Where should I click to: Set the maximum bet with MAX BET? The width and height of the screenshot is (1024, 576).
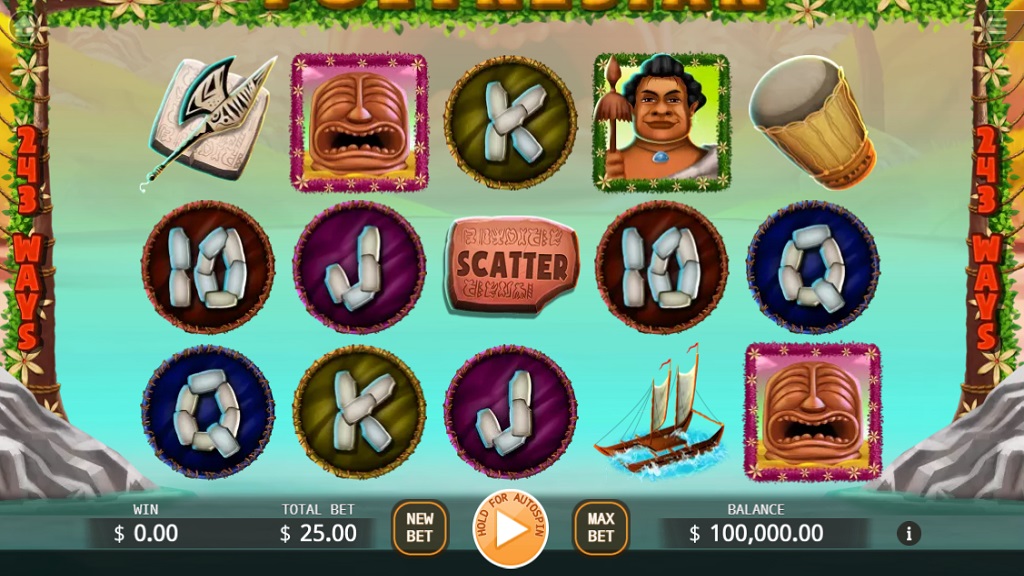click(x=600, y=527)
